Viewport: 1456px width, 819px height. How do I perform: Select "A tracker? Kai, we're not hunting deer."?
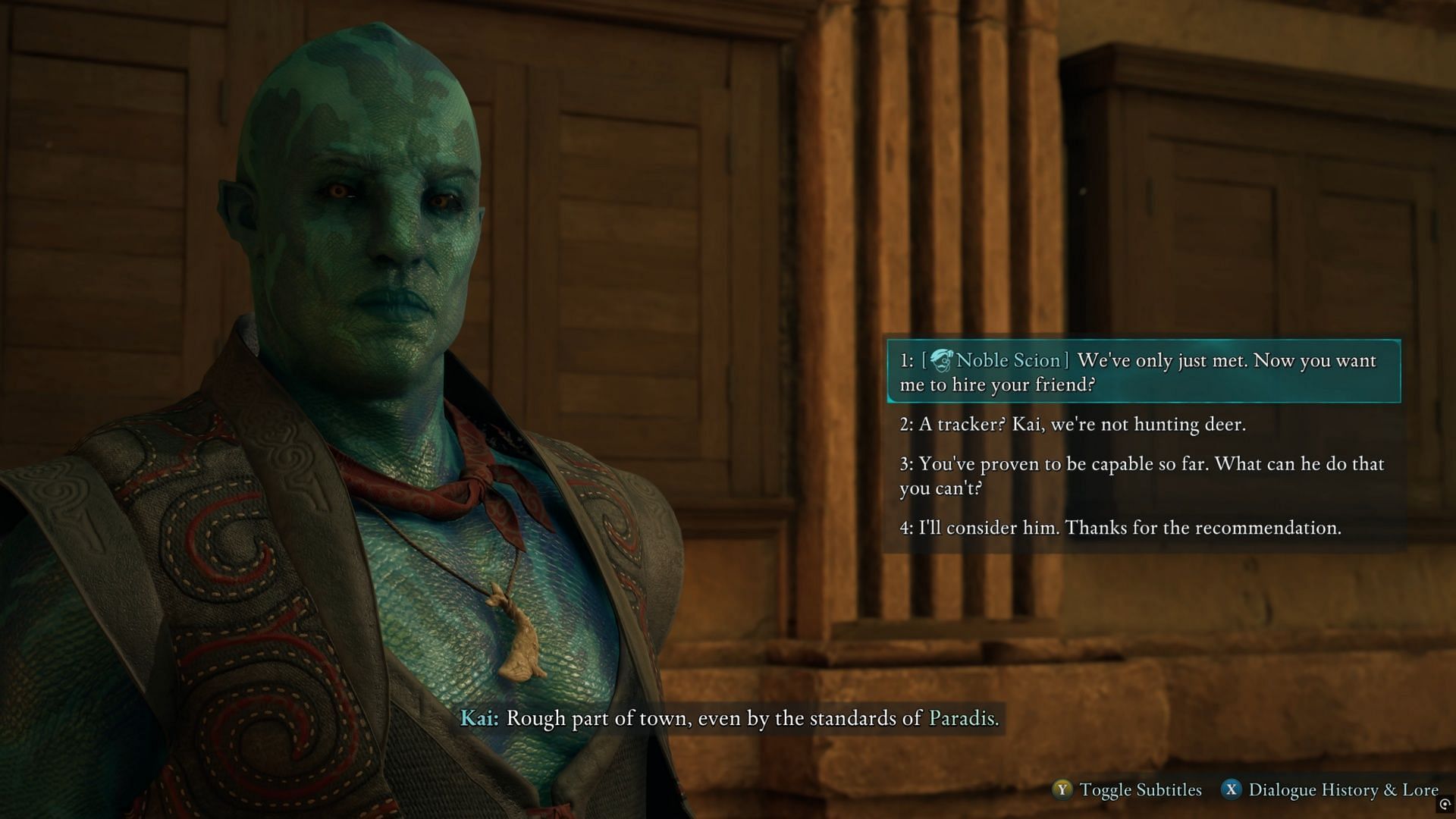pyautogui.click(x=1072, y=424)
